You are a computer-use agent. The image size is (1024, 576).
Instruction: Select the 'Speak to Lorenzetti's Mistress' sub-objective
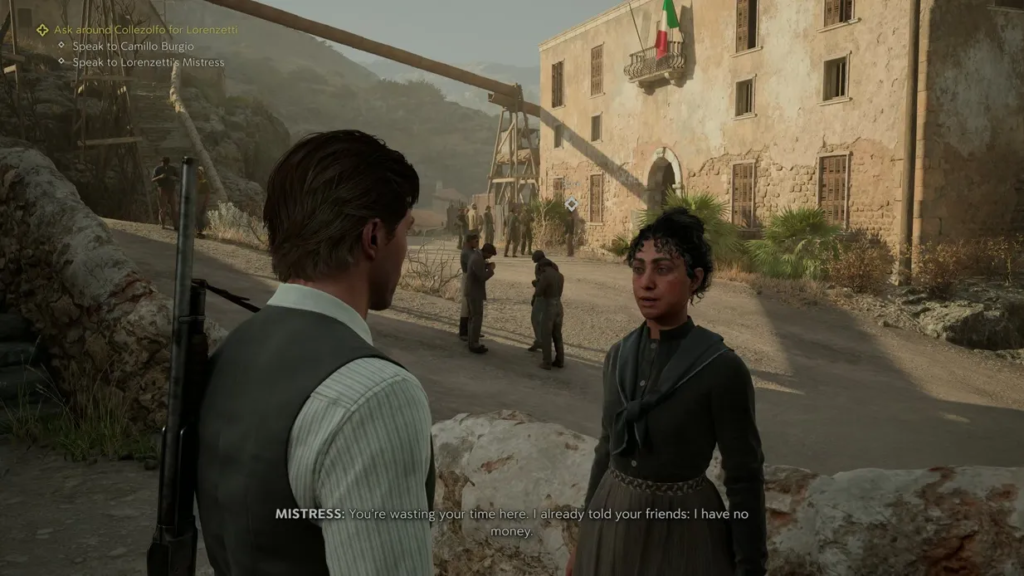pos(148,62)
